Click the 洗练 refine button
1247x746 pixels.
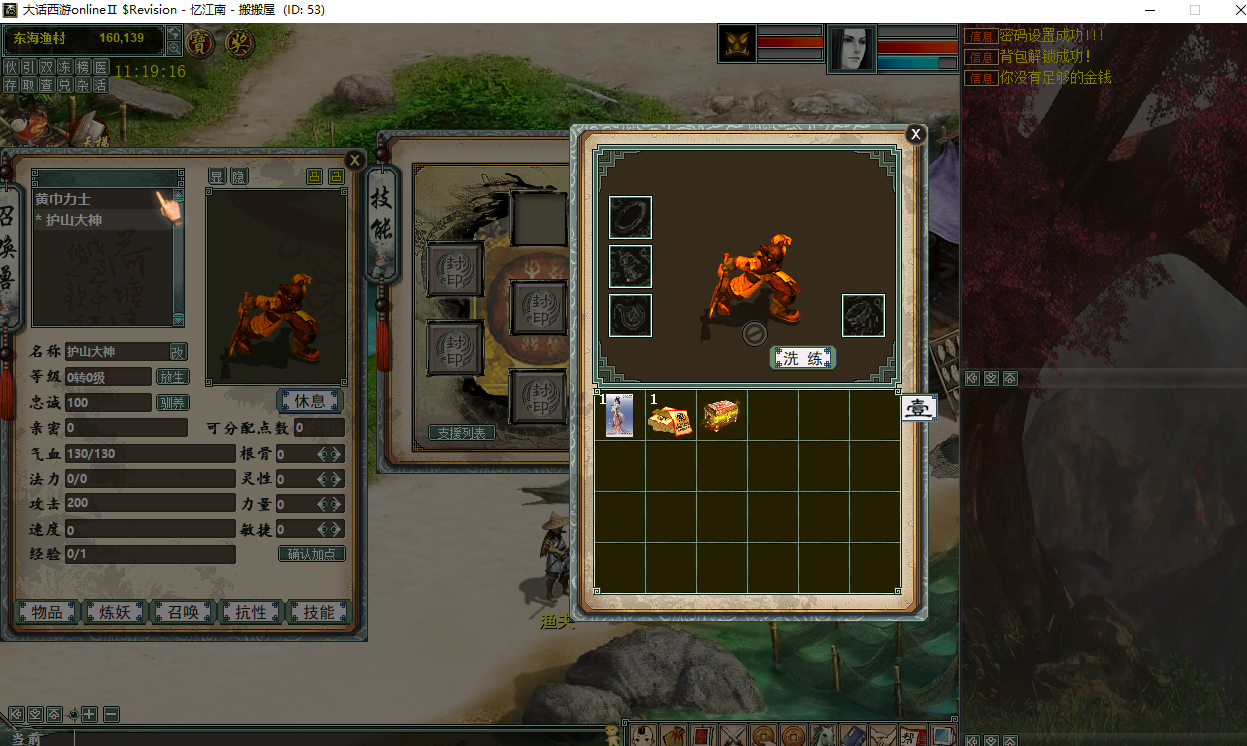(802, 358)
